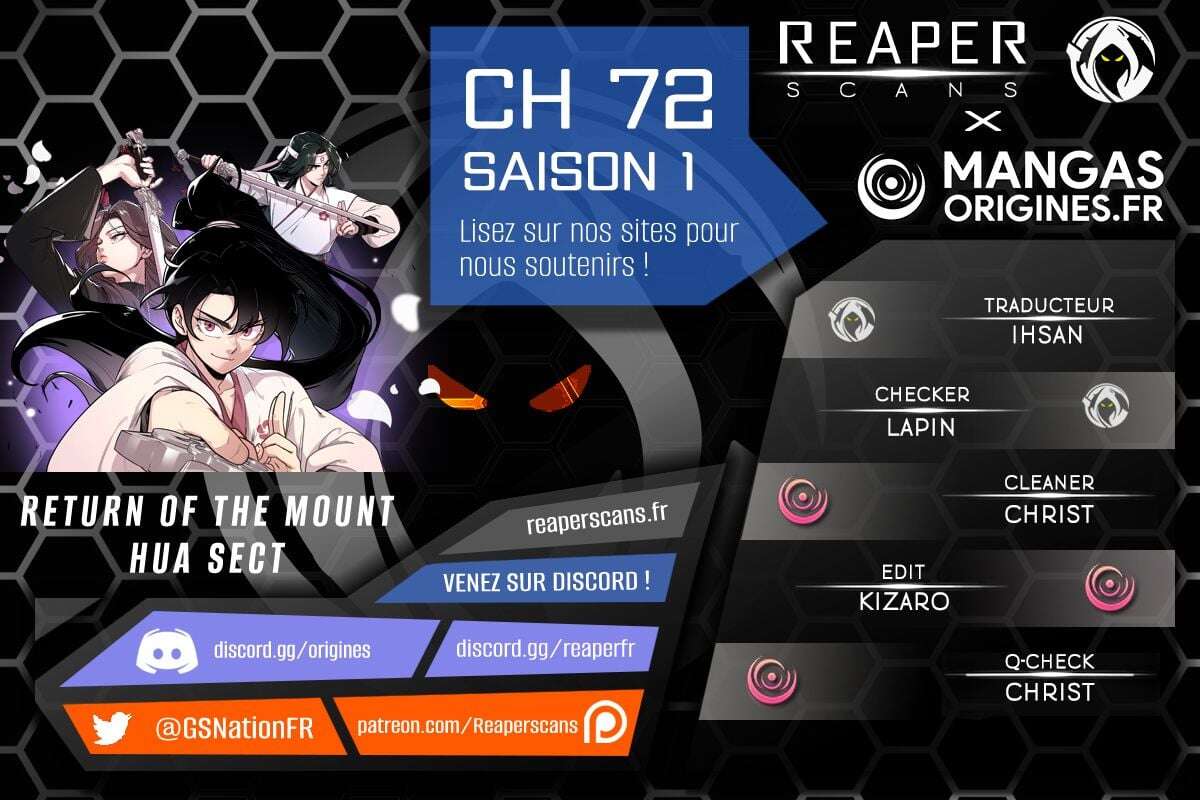Image resolution: width=1200 pixels, height=800 pixels.
Task: Follow the discord.gg/origines invite link
Action: point(291,650)
